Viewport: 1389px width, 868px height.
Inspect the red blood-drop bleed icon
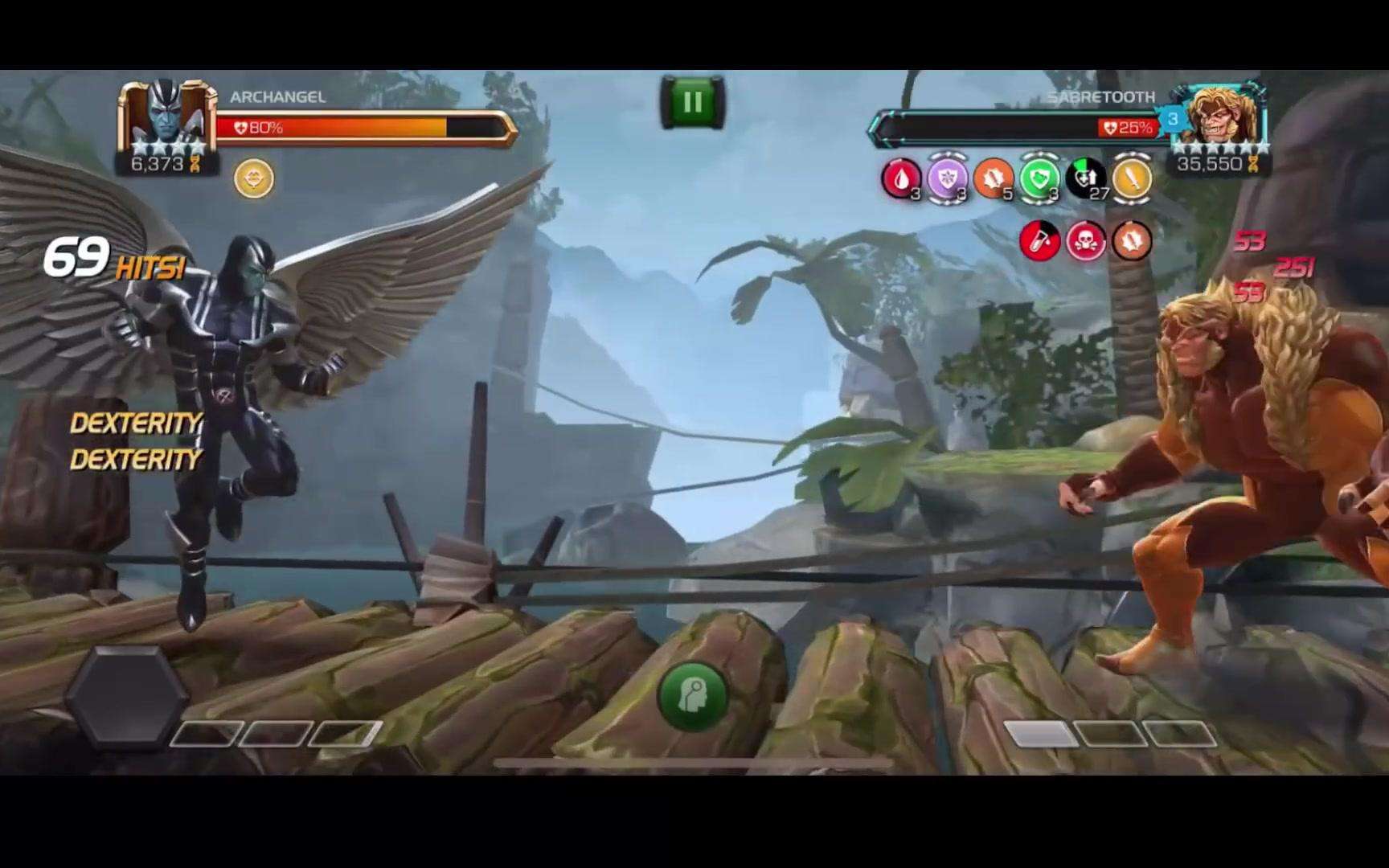(900, 178)
